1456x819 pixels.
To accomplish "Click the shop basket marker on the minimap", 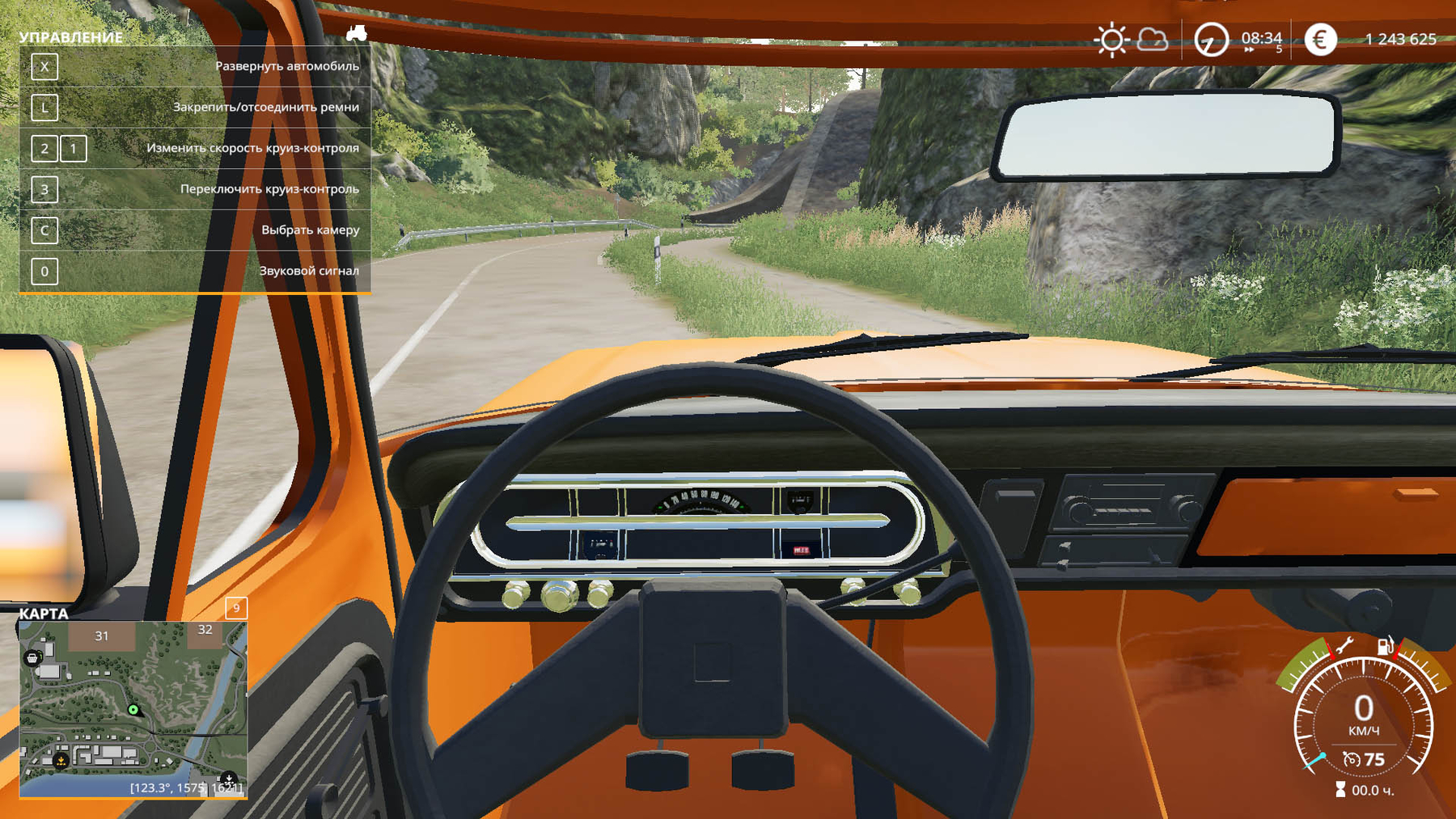I will 32,658.
